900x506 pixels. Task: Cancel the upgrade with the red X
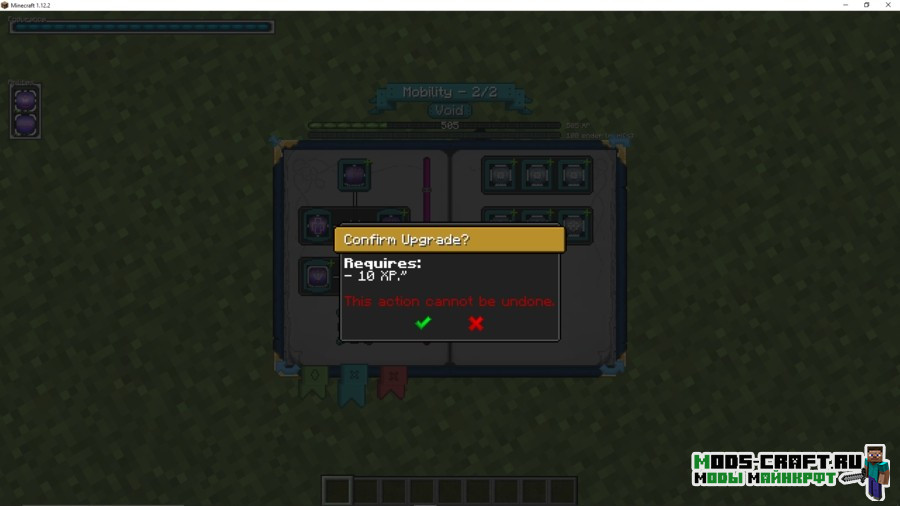pos(476,322)
